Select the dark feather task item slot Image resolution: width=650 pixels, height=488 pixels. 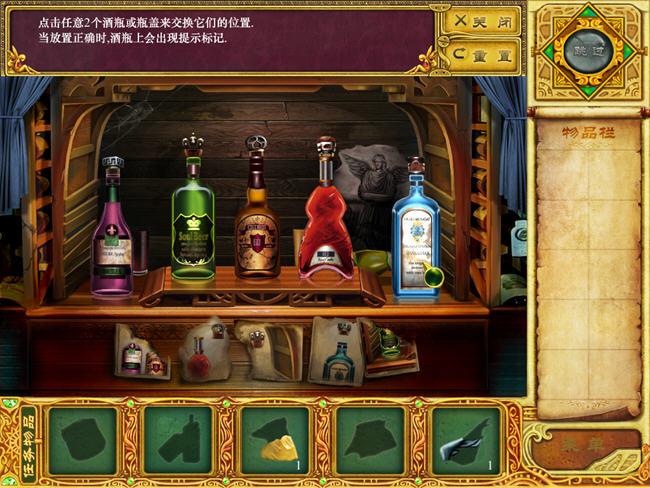466,440
